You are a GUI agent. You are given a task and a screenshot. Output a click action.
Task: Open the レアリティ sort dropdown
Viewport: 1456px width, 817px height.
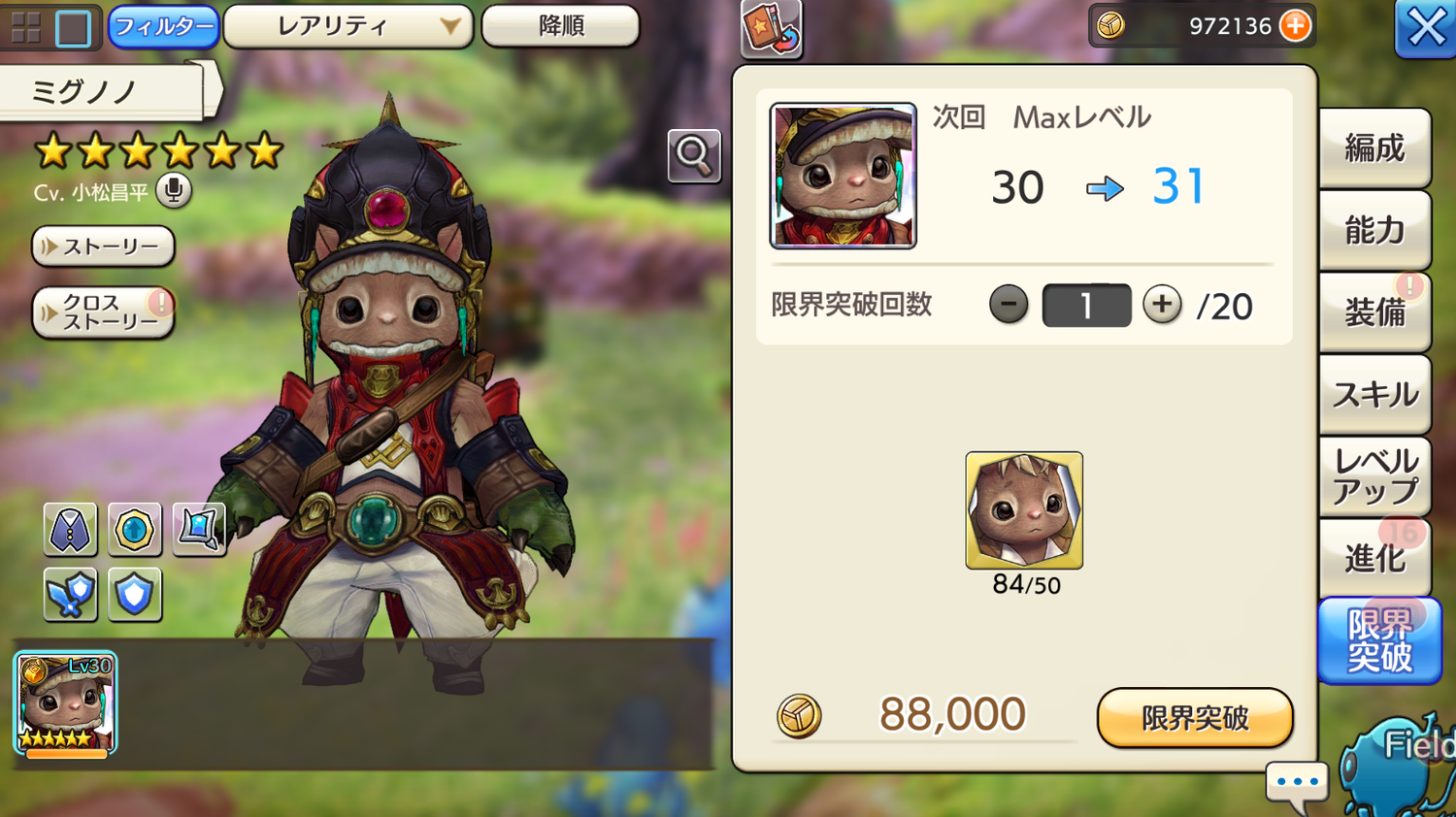(x=347, y=26)
